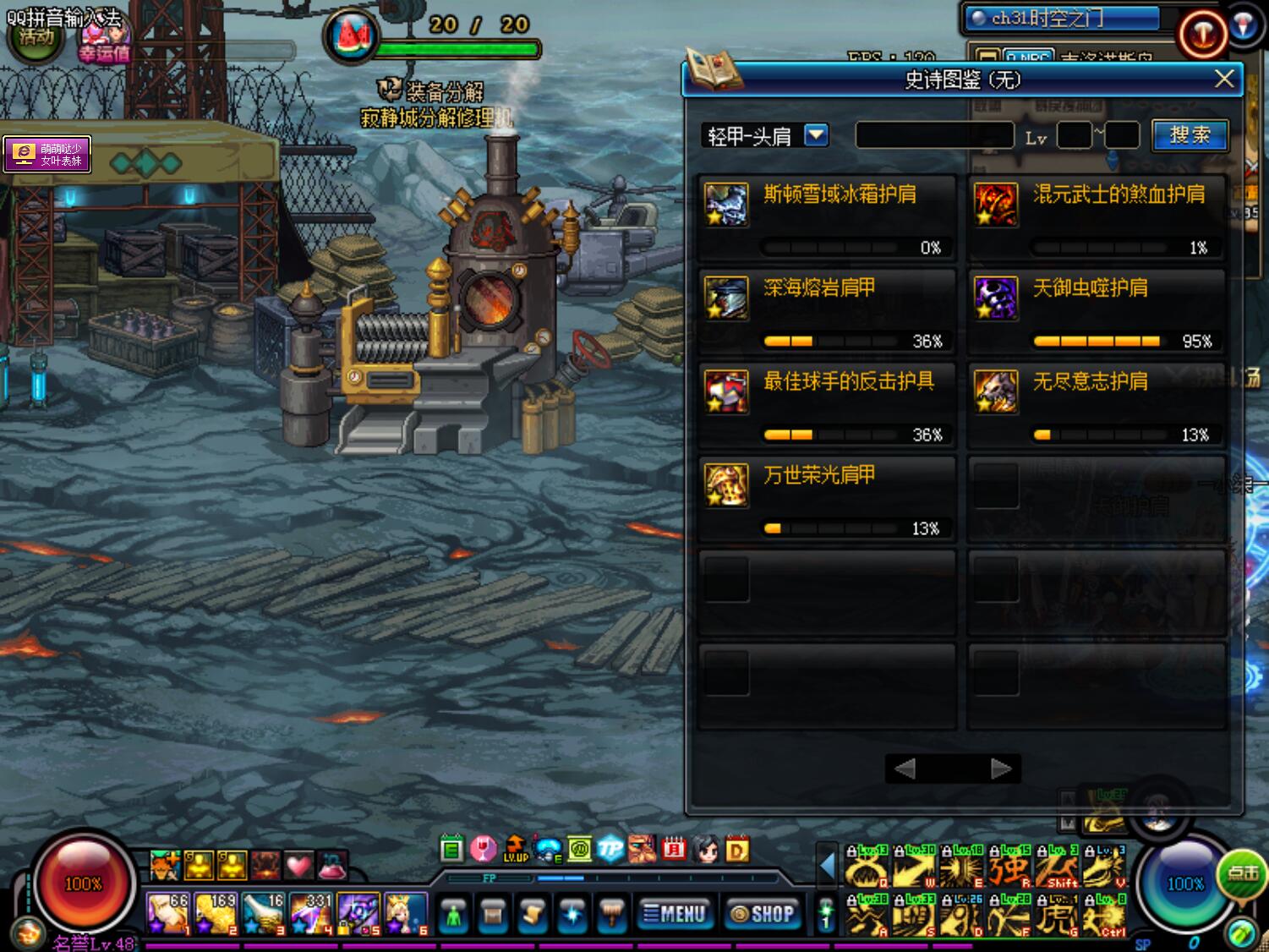Open the MENU button
The image size is (1269, 952).
[675, 914]
